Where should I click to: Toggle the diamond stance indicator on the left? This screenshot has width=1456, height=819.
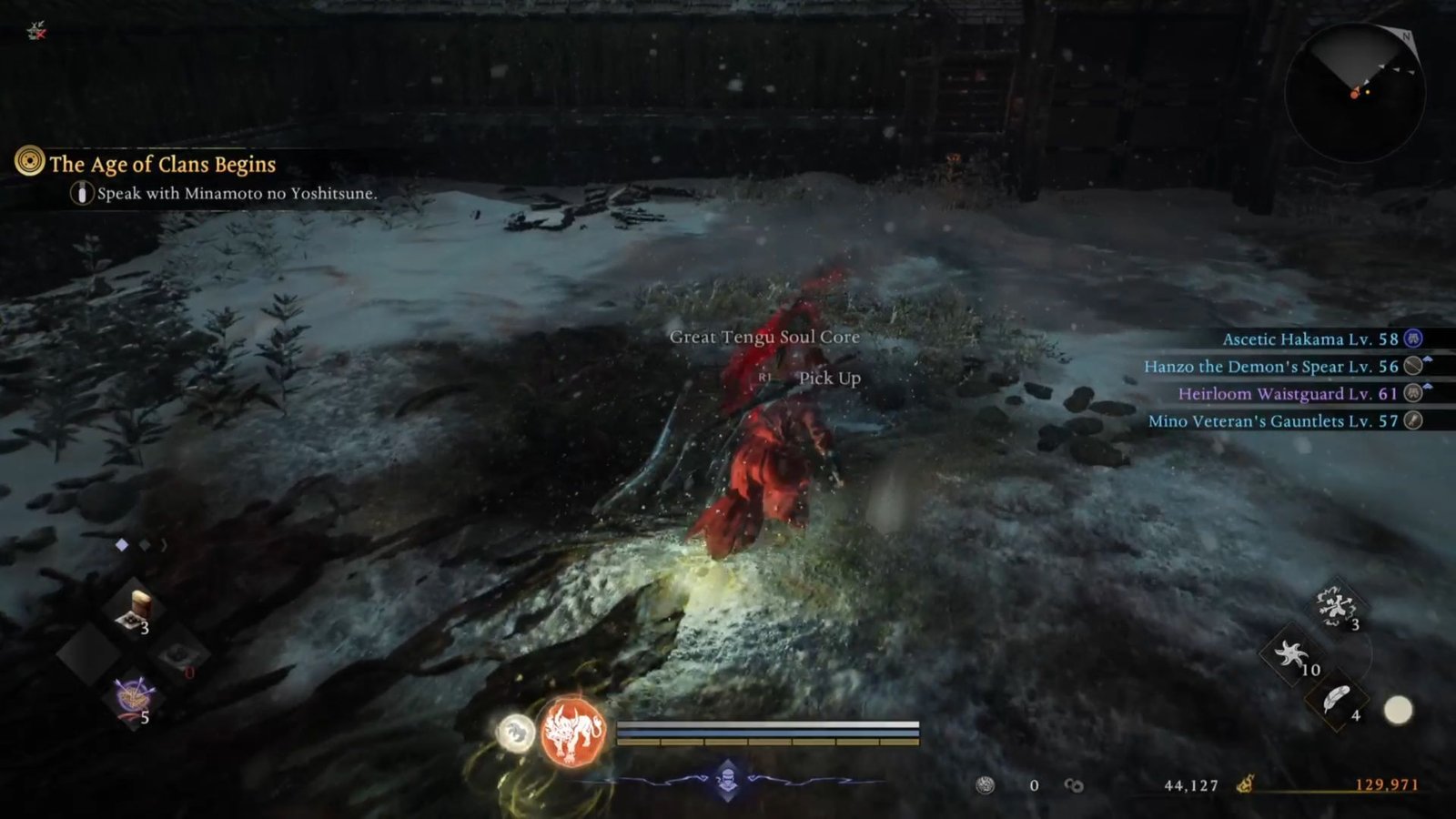123,544
